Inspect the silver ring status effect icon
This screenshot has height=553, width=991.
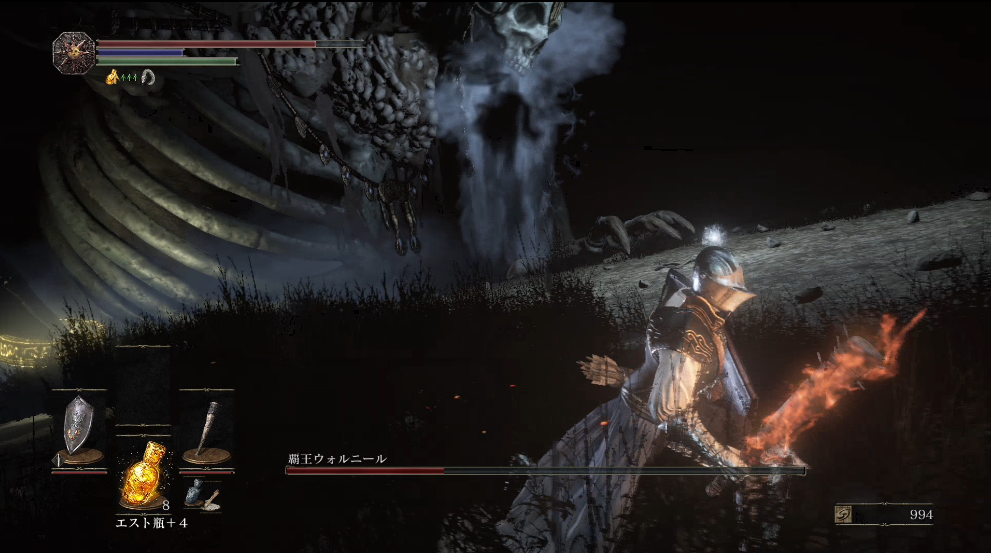click(x=149, y=76)
